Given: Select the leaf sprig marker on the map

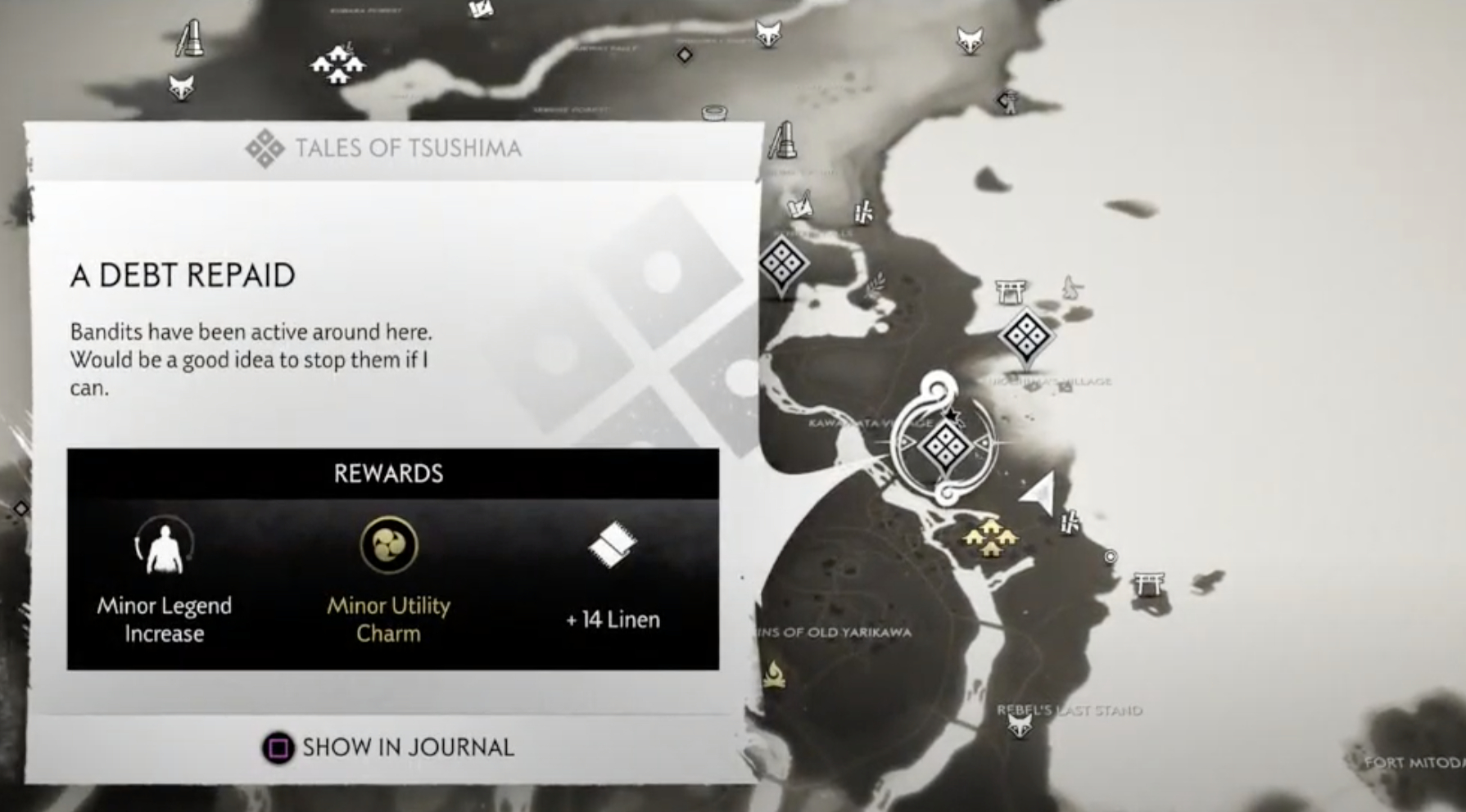Looking at the screenshot, I should pos(876,285).
